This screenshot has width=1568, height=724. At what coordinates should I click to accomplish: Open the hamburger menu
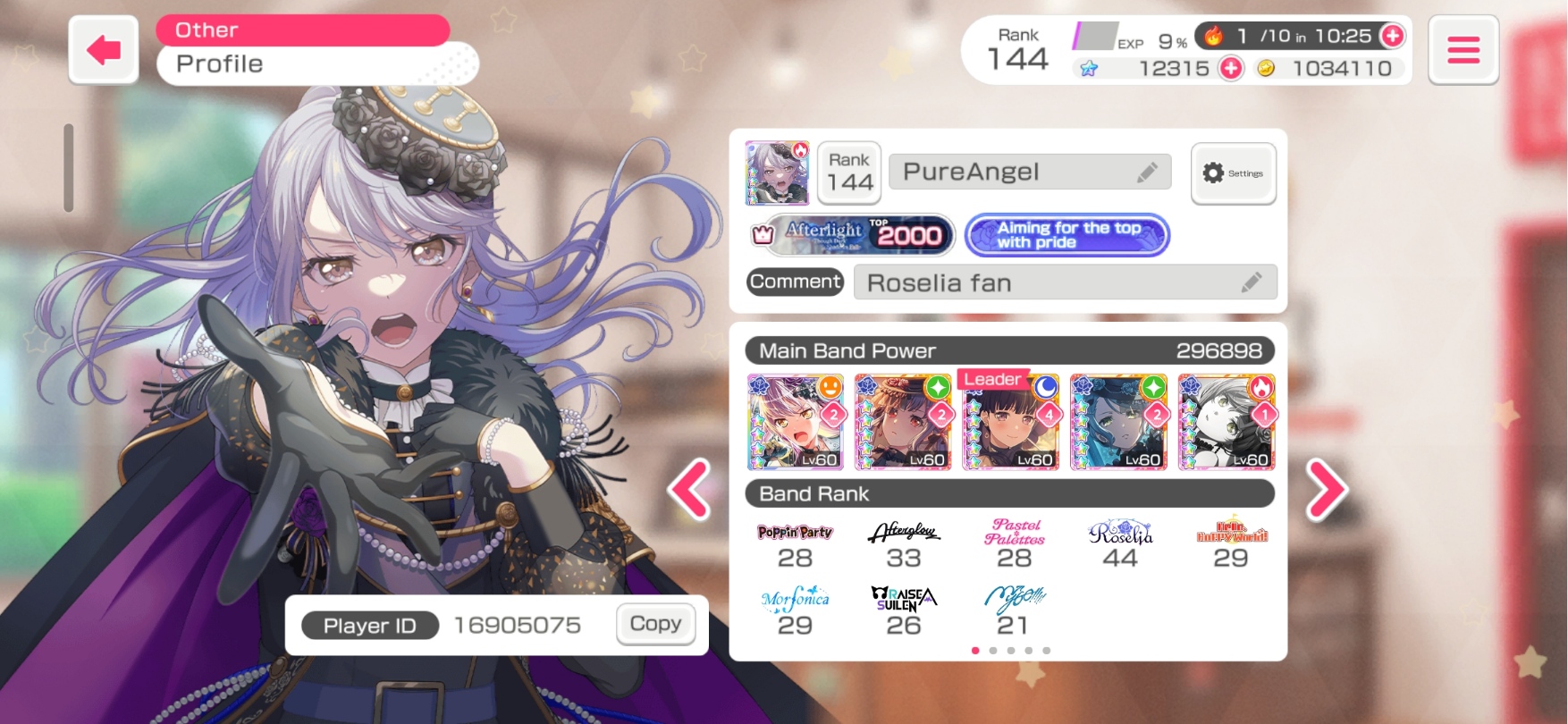(x=1463, y=50)
